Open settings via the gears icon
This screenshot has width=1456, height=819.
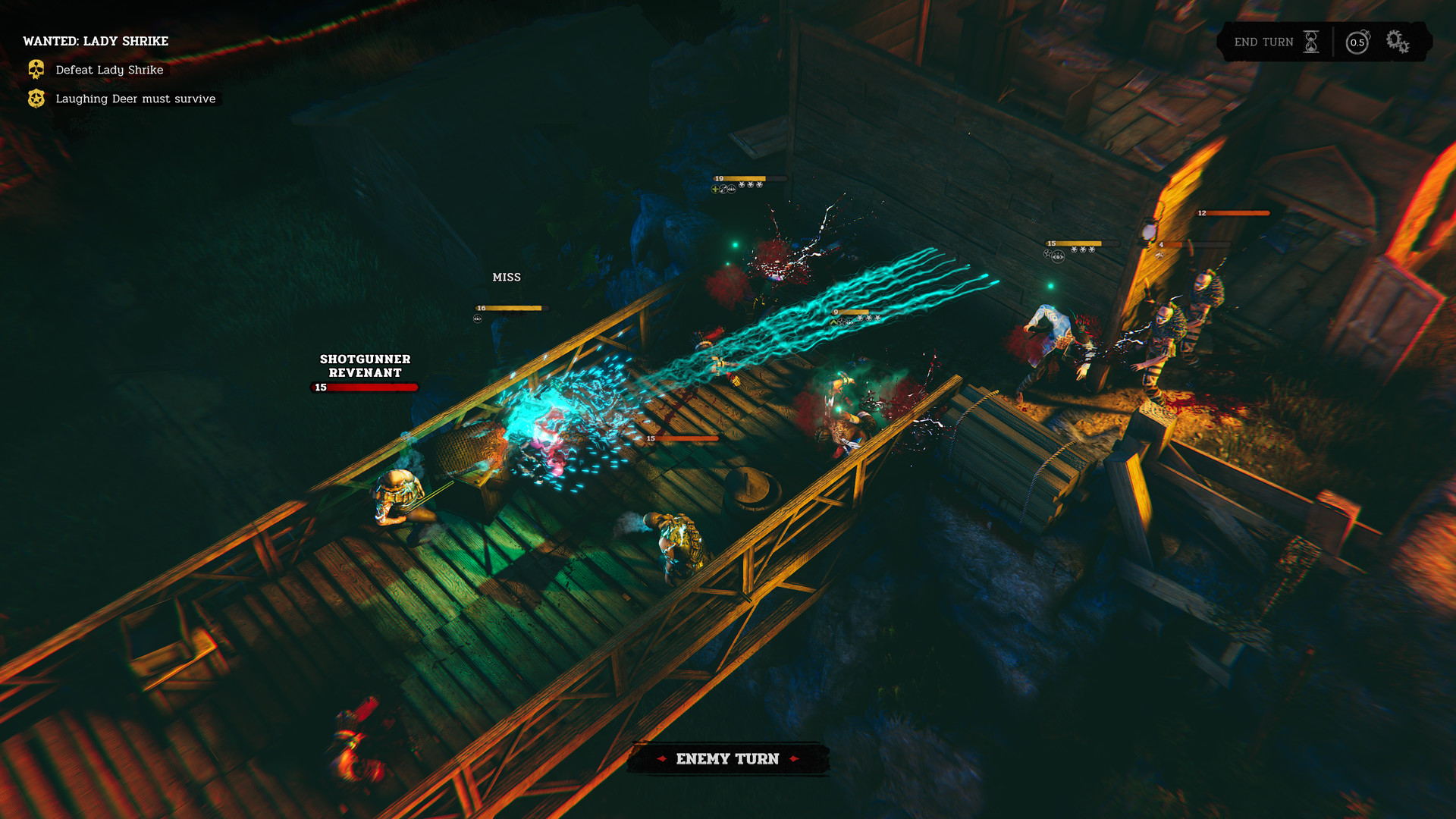[x=1395, y=42]
